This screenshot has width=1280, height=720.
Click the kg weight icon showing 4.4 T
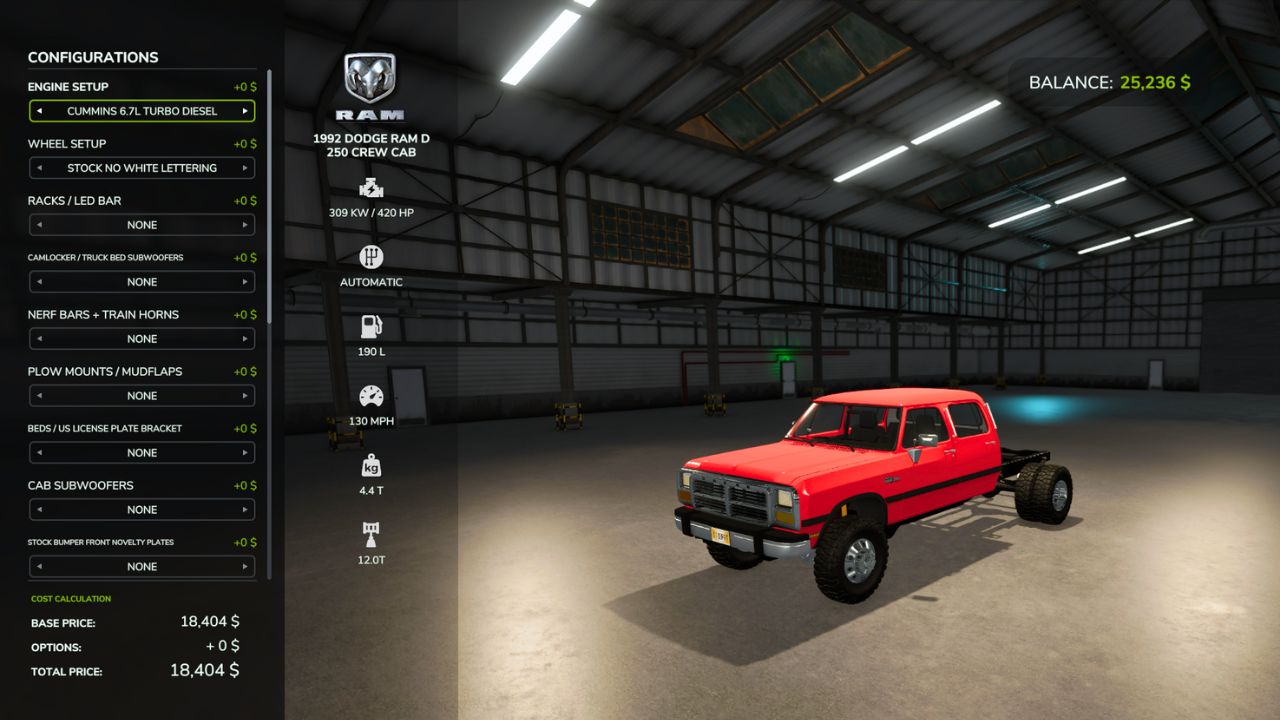pyautogui.click(x=370, y=464)
